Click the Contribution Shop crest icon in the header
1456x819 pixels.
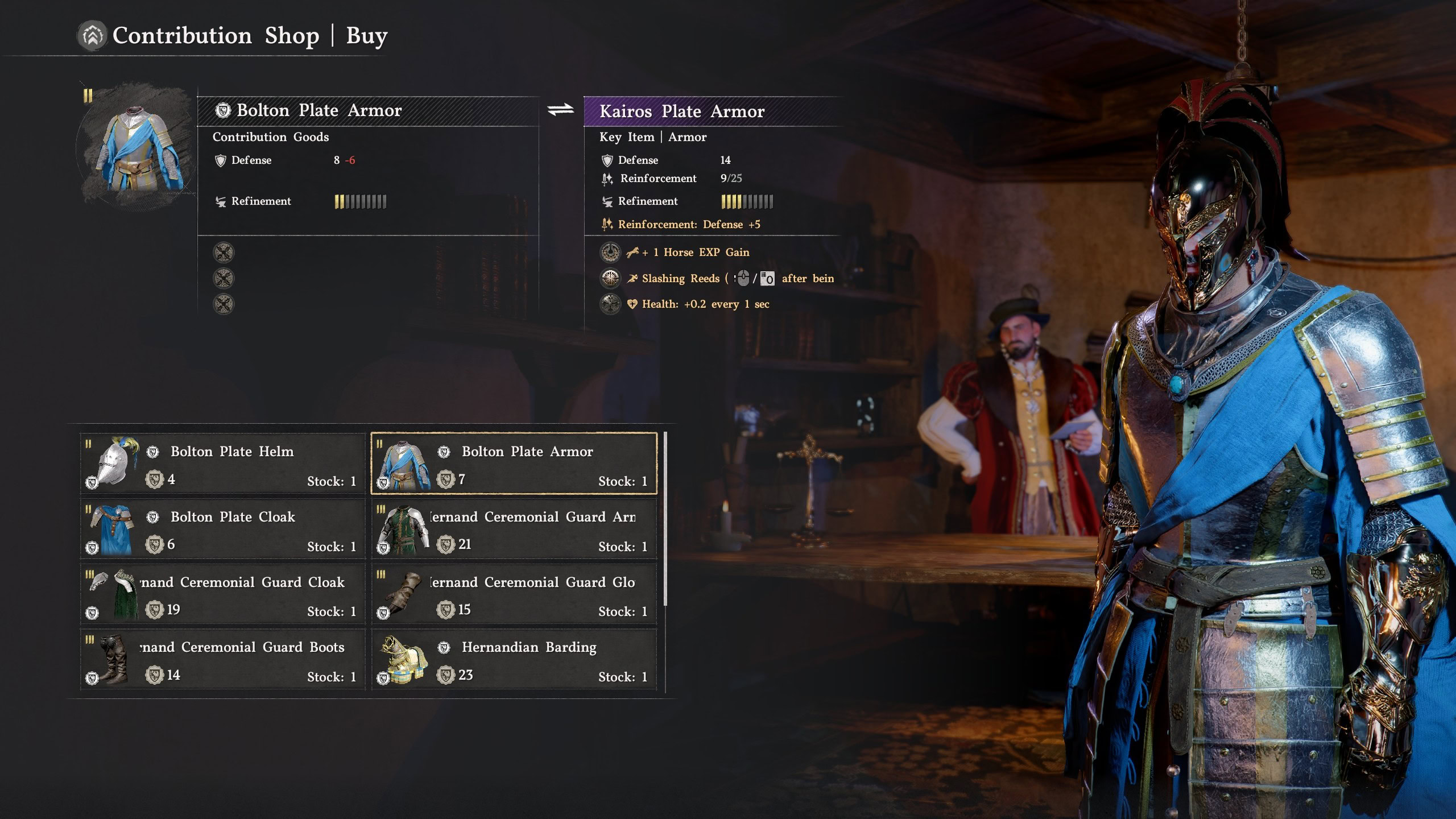(x=93, y=35)
